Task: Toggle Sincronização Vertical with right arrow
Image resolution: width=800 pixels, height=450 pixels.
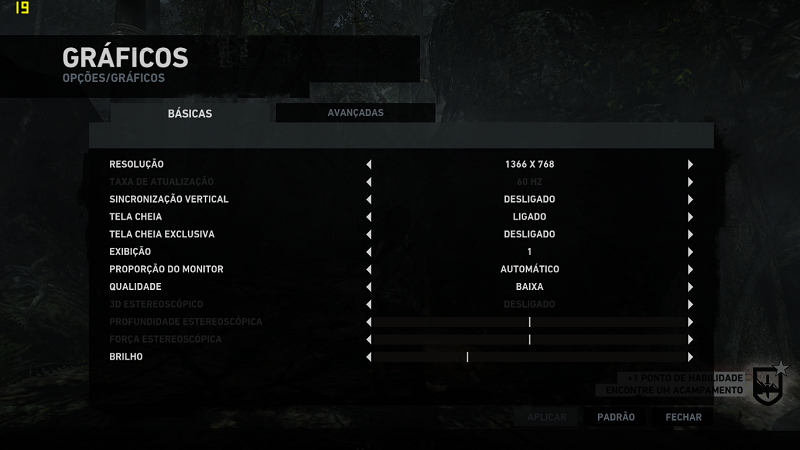Action: tap(690, 199)
